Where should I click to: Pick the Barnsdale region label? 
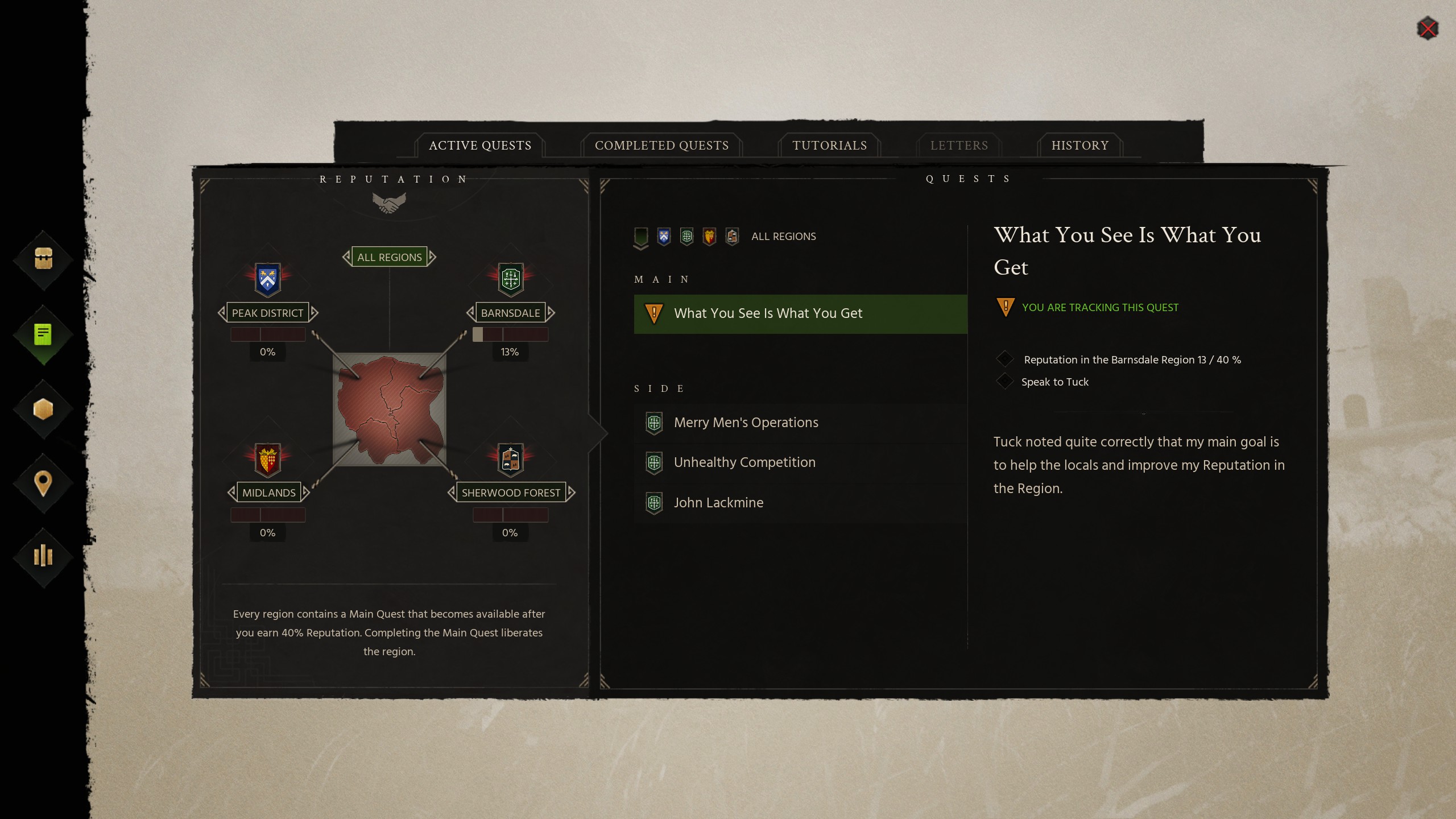[x=510, y=313]
